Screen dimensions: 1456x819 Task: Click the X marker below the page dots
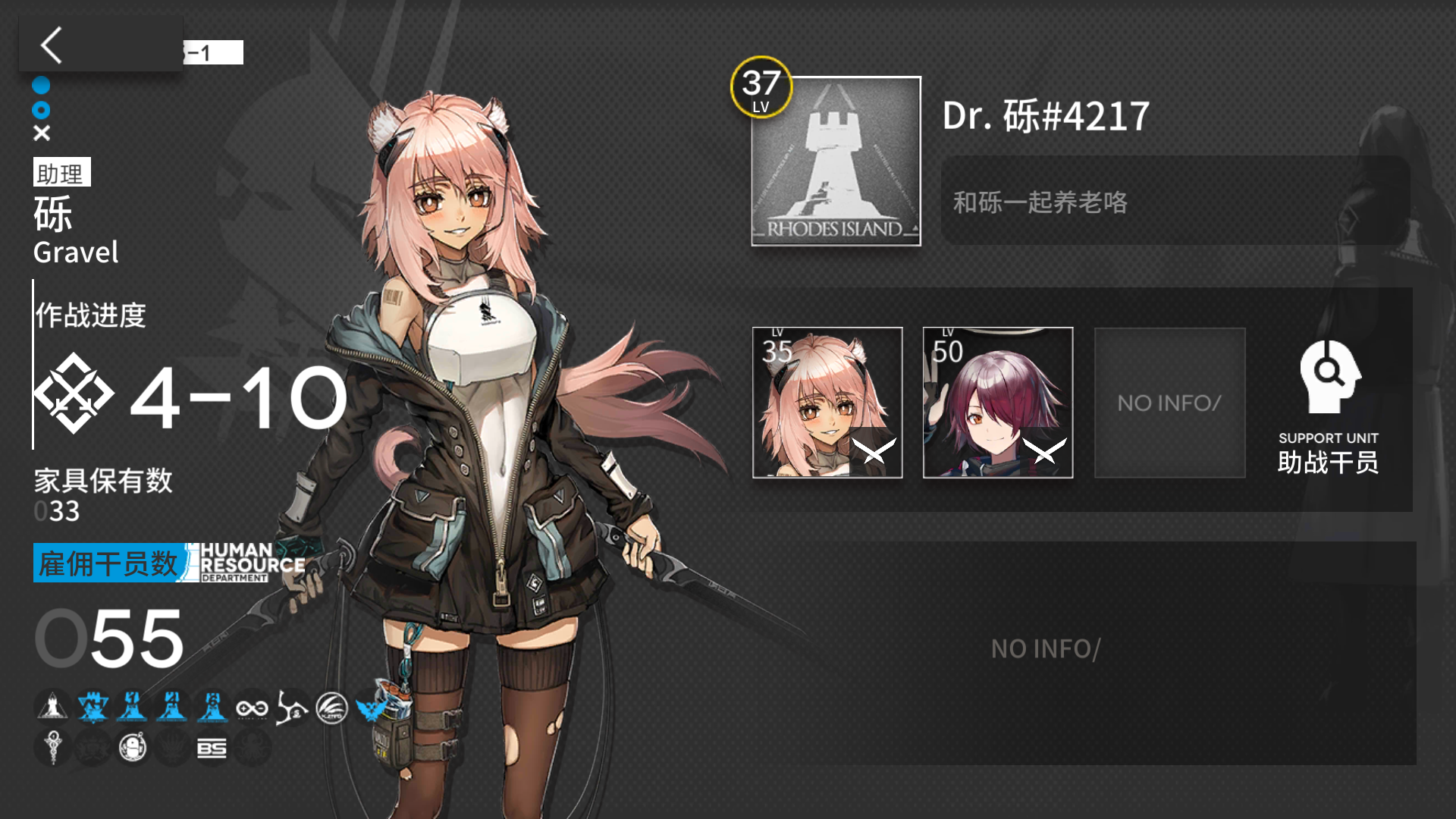[x=42, y=133]
